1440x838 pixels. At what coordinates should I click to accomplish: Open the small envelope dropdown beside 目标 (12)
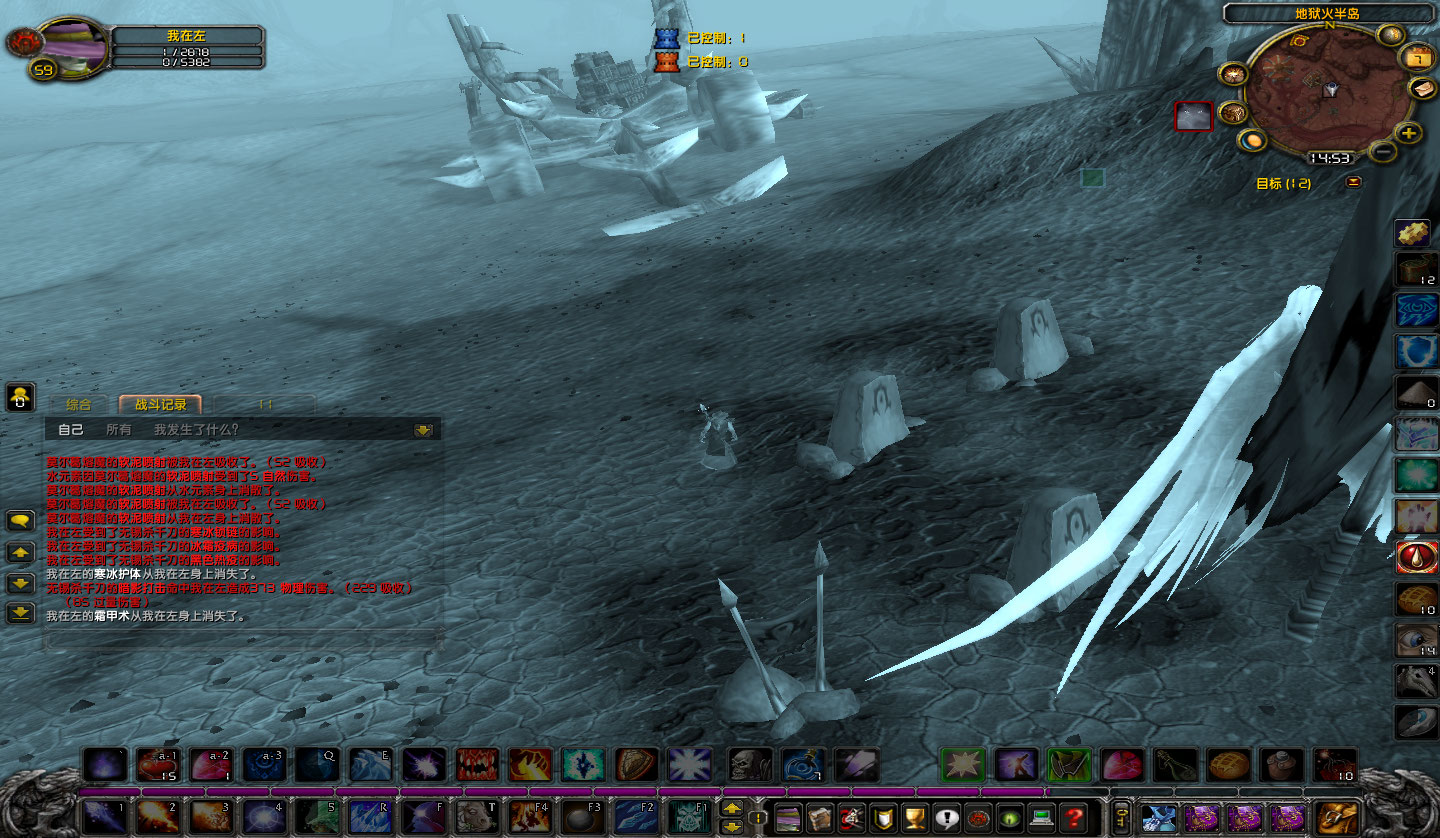tap(1353, 182)
